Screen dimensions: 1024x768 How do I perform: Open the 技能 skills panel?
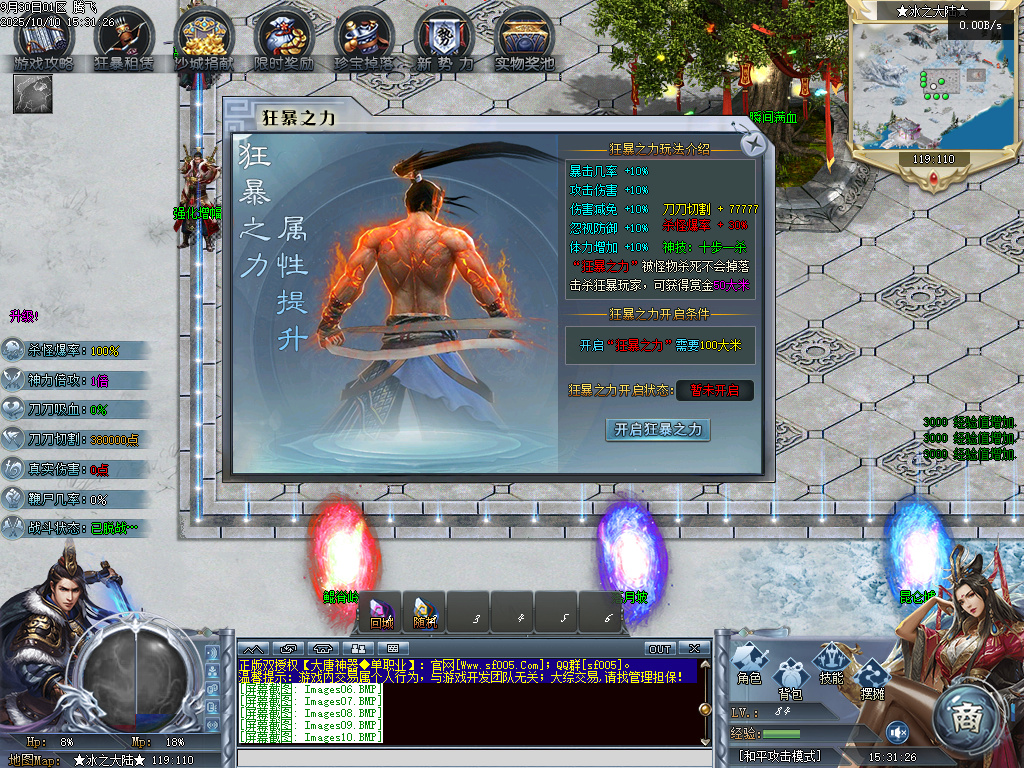831,663
